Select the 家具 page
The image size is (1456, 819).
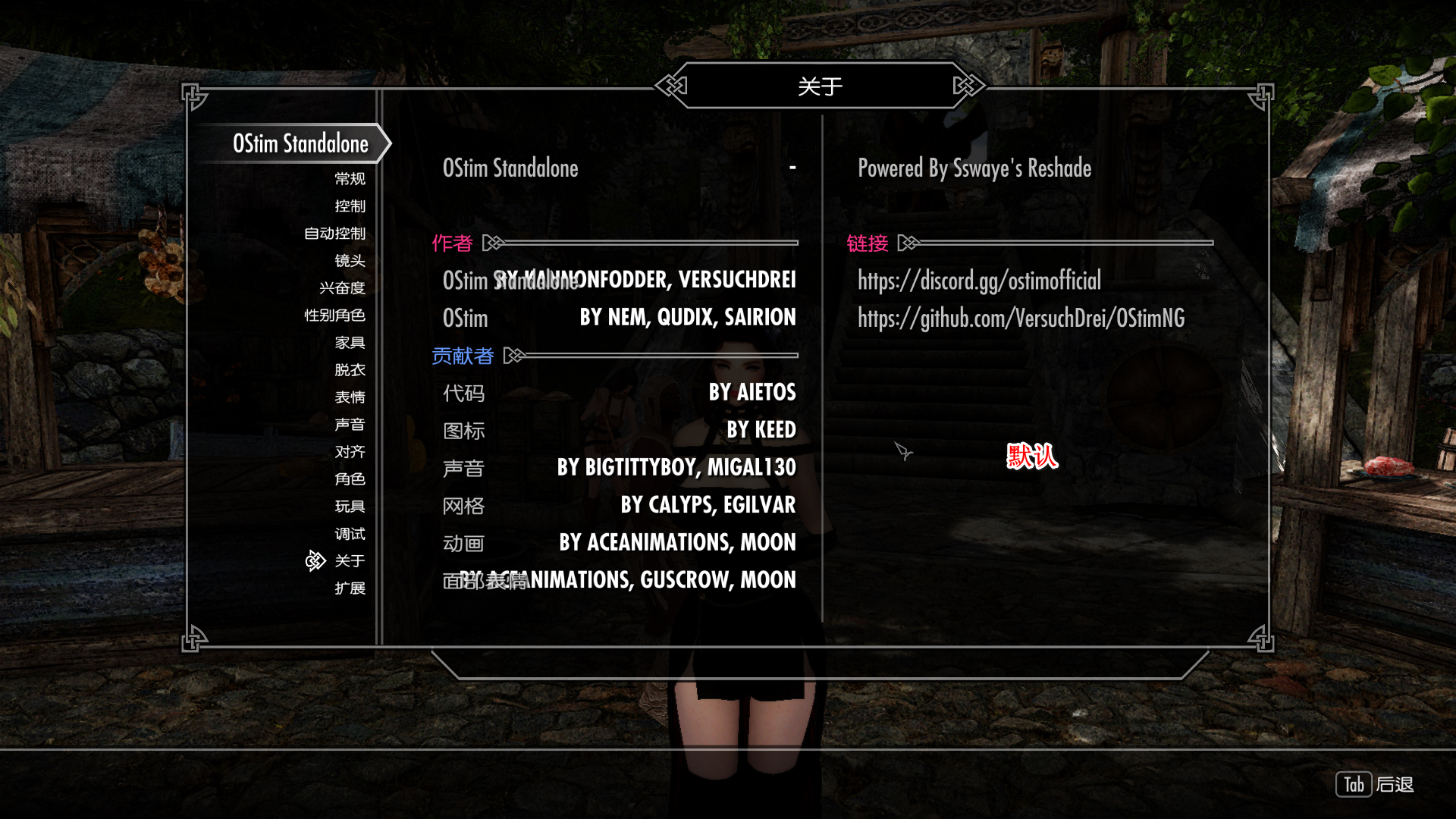coord(350,343)
